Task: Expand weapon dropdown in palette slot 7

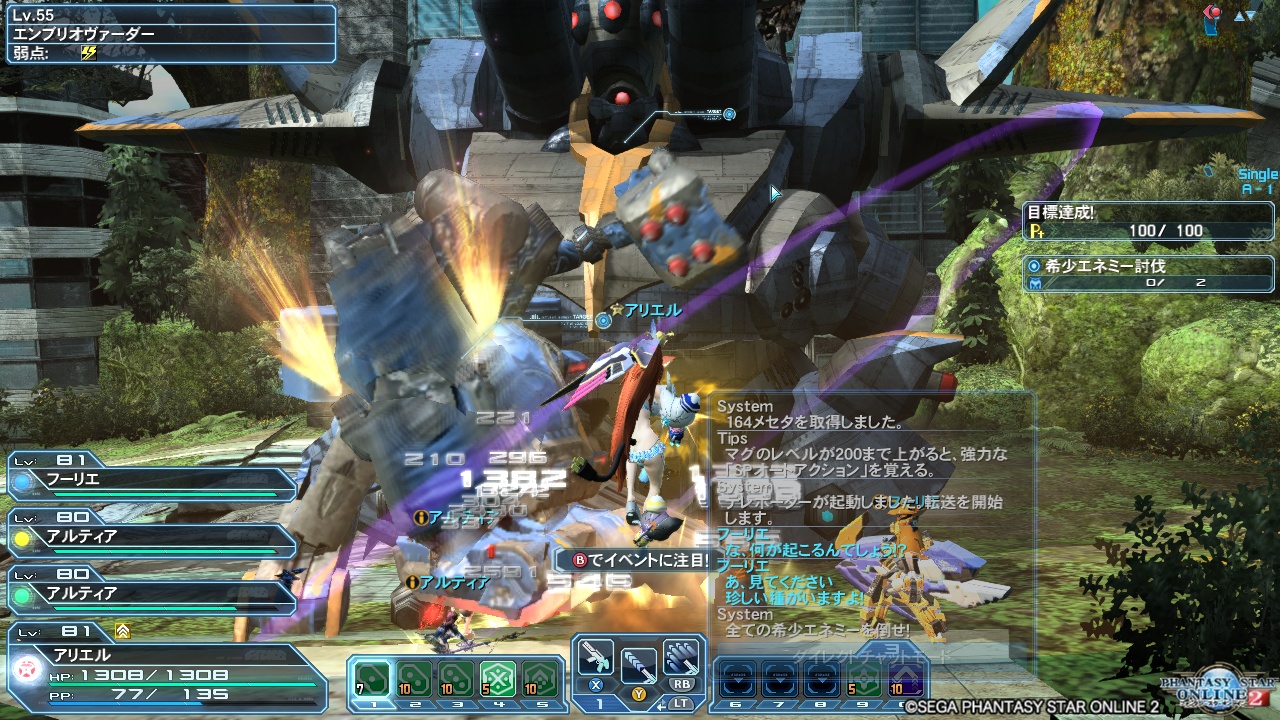Action: [780, 681]
